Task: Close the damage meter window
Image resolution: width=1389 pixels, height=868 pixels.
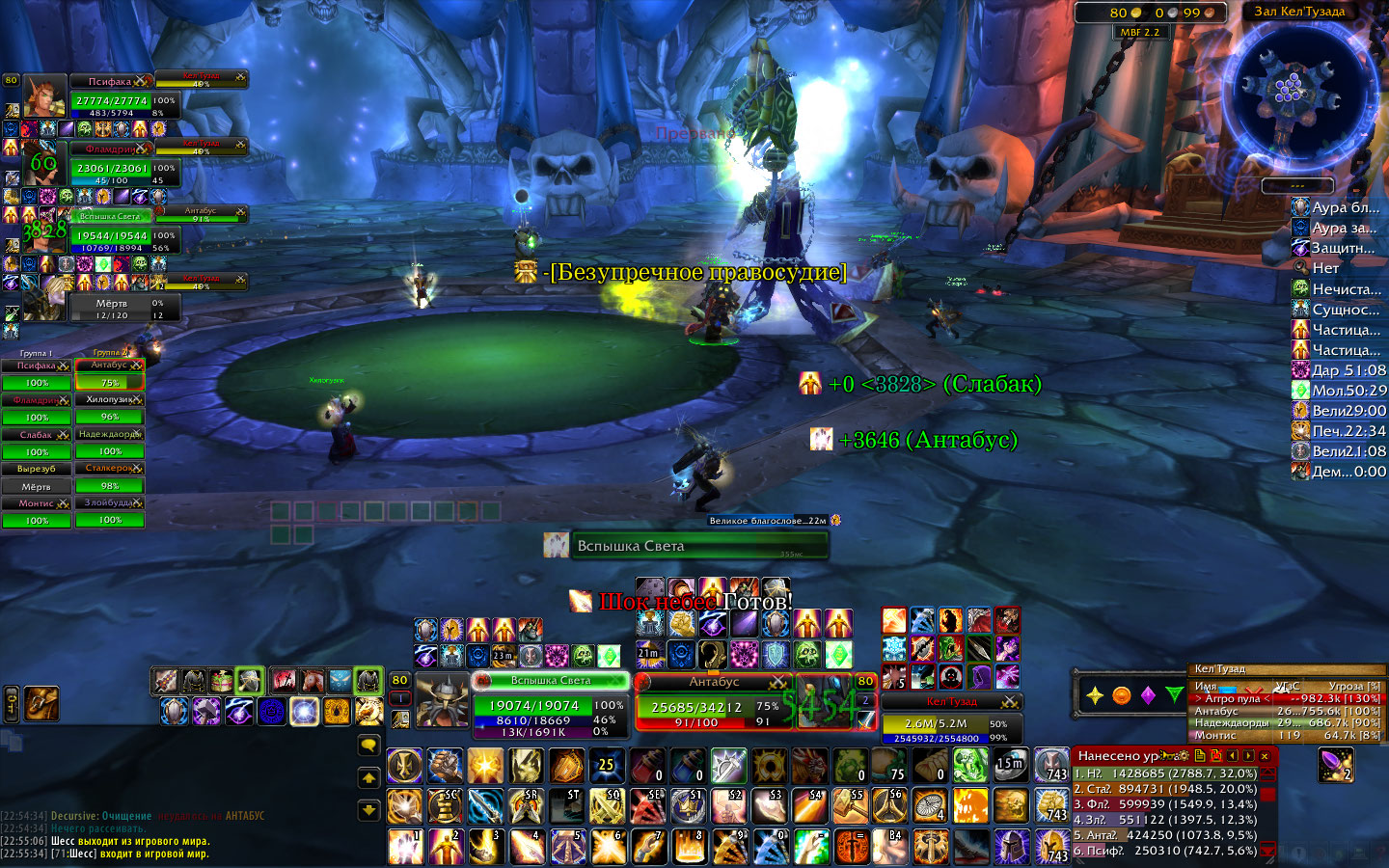Action: pyautogui.click(x=1265, y=756)
